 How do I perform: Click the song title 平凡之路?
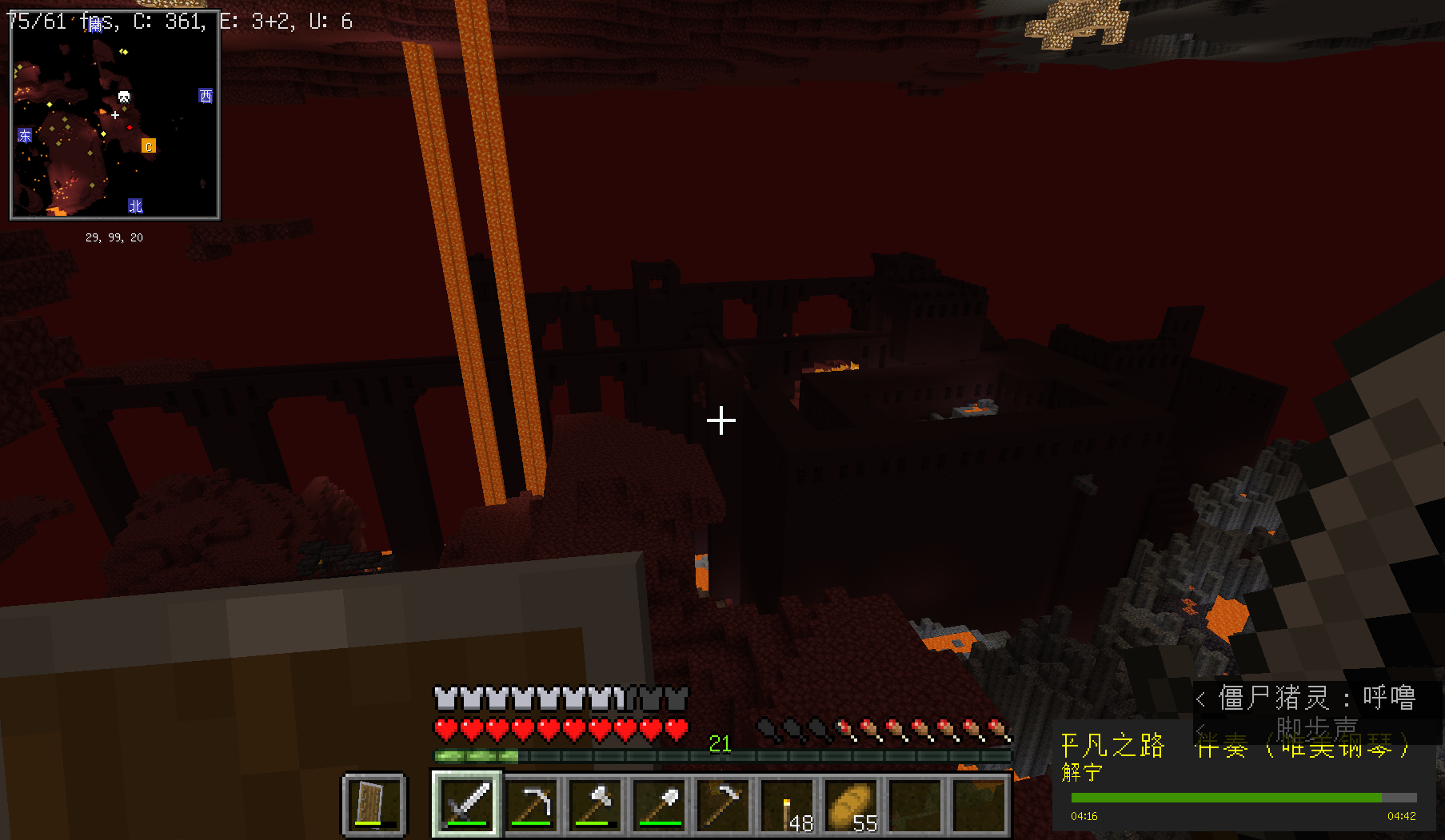(1112, 746)
